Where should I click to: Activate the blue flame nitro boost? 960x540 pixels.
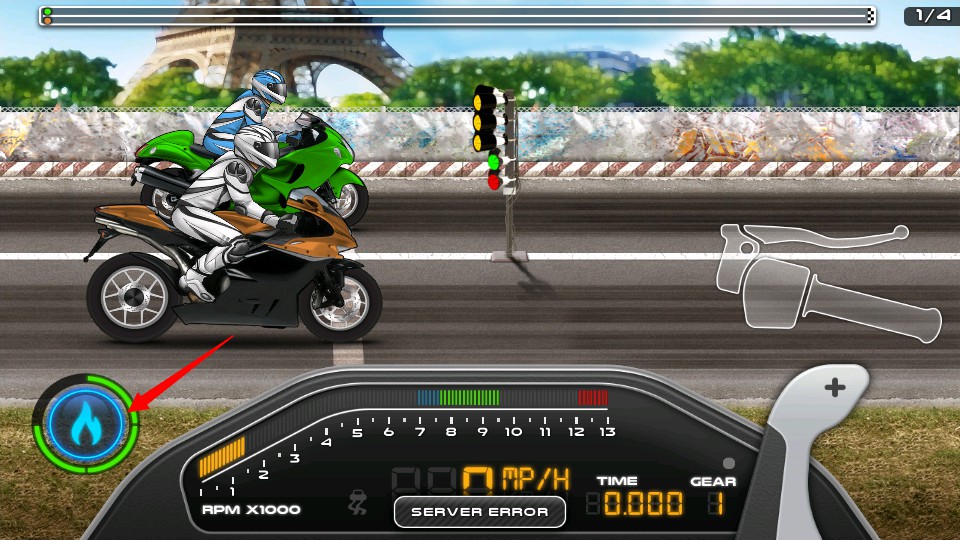84,424
